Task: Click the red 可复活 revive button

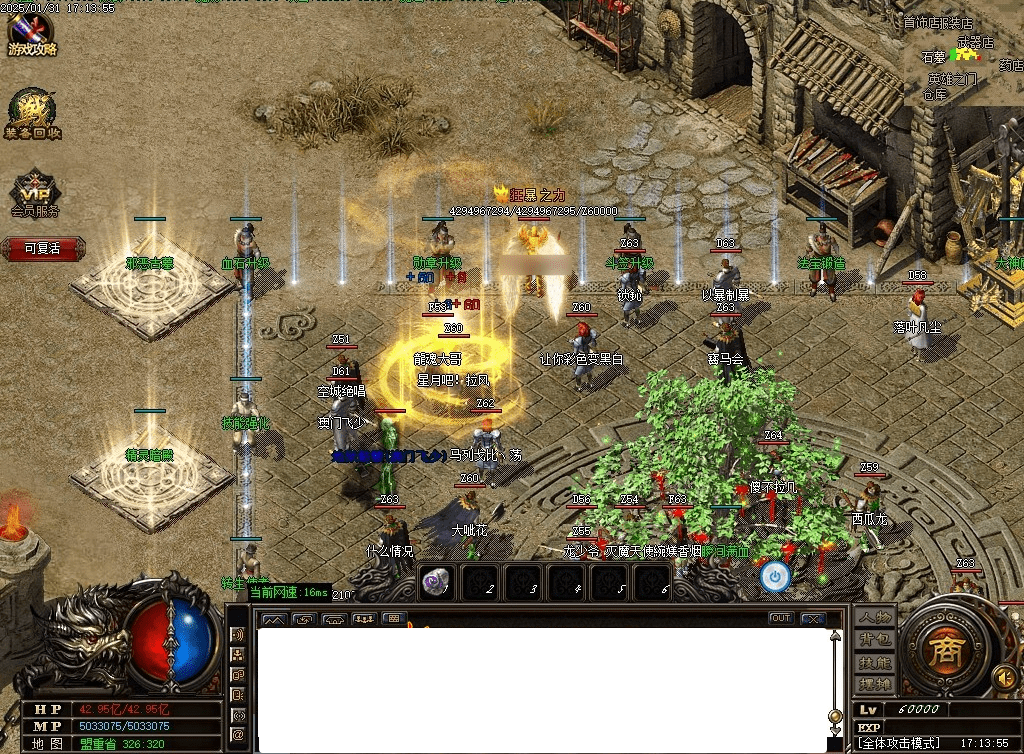Action: pos(42,248)
